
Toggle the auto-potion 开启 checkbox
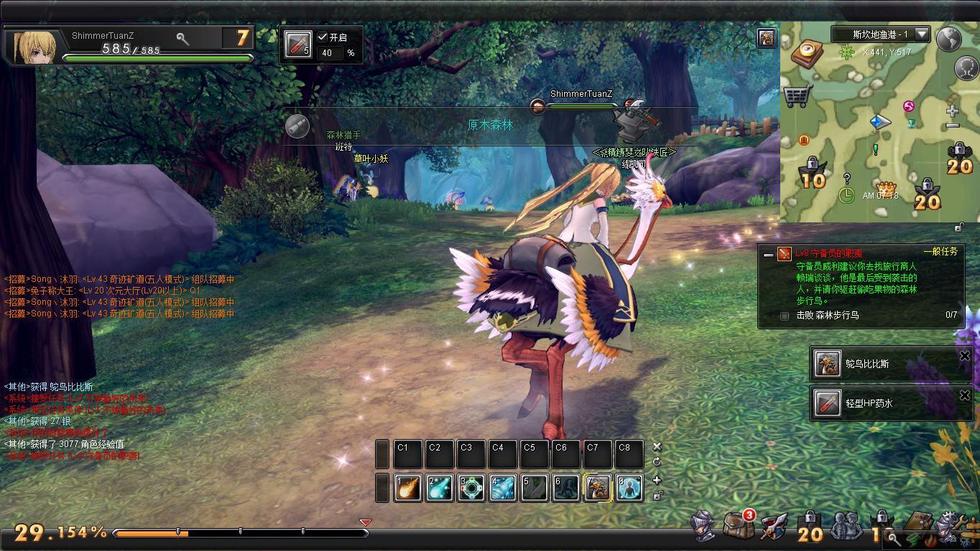click(x=322, y=37)
